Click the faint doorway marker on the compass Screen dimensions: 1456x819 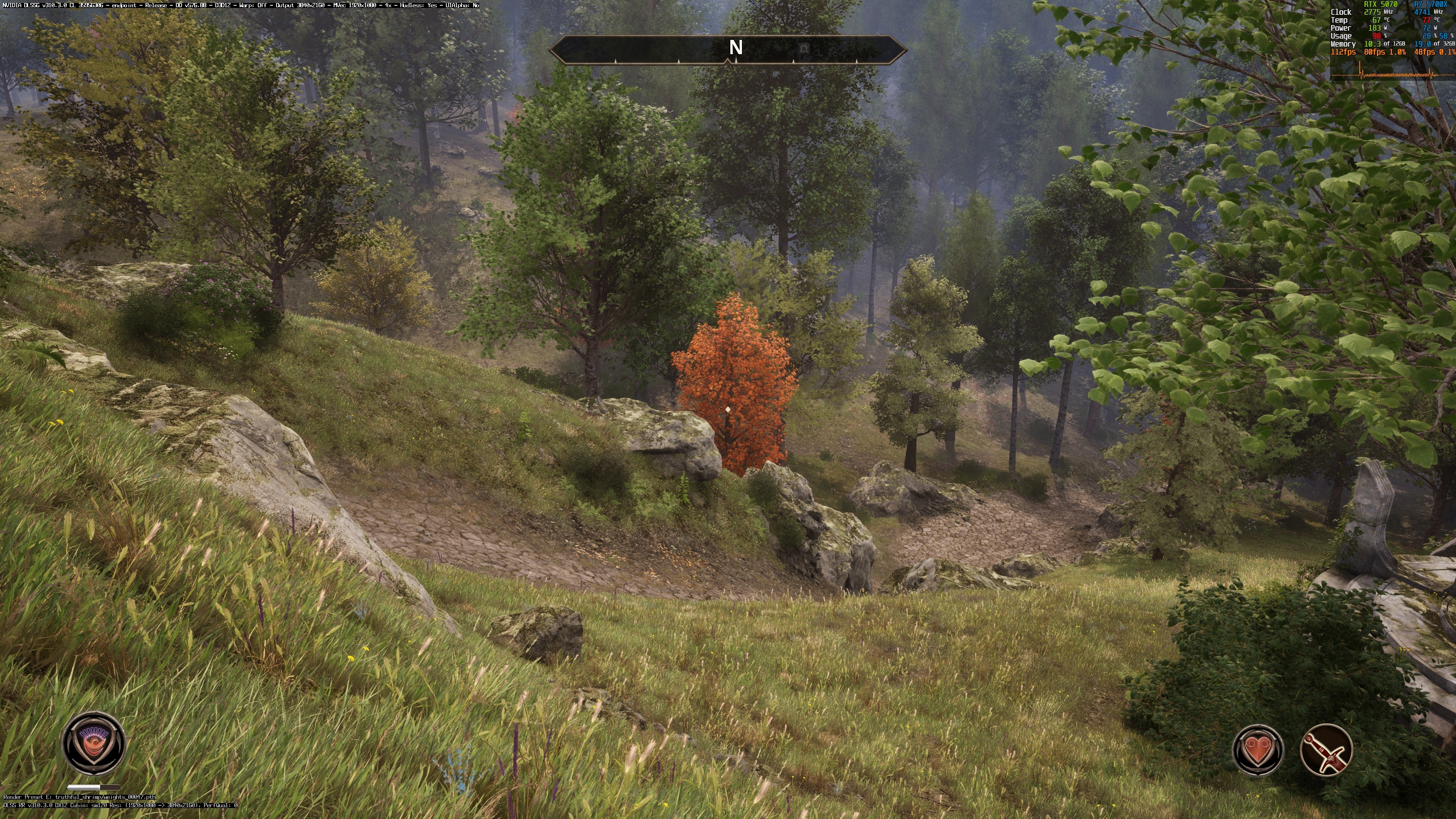pos(804,49)
